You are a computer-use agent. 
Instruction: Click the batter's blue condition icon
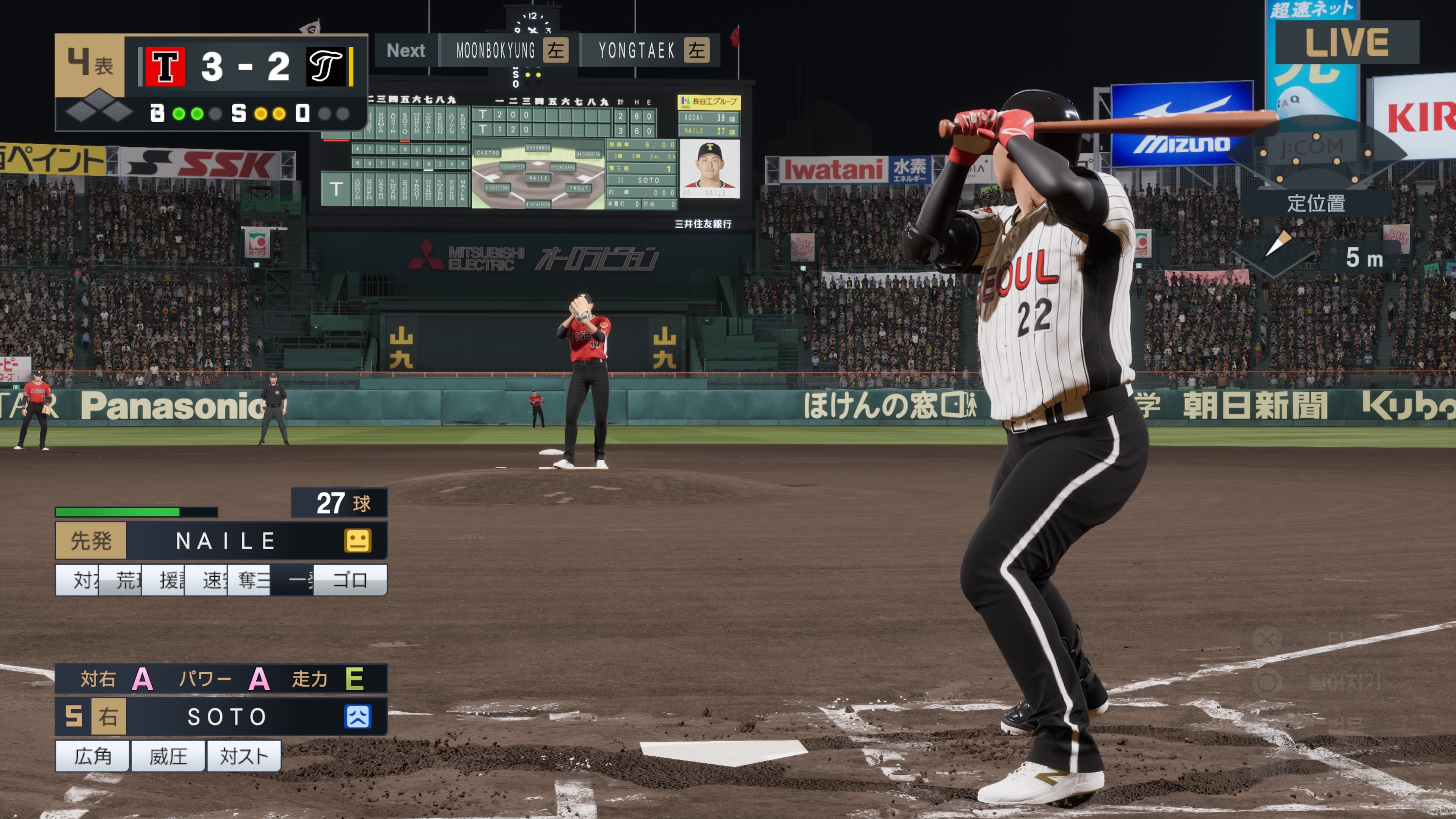(358, 717)
